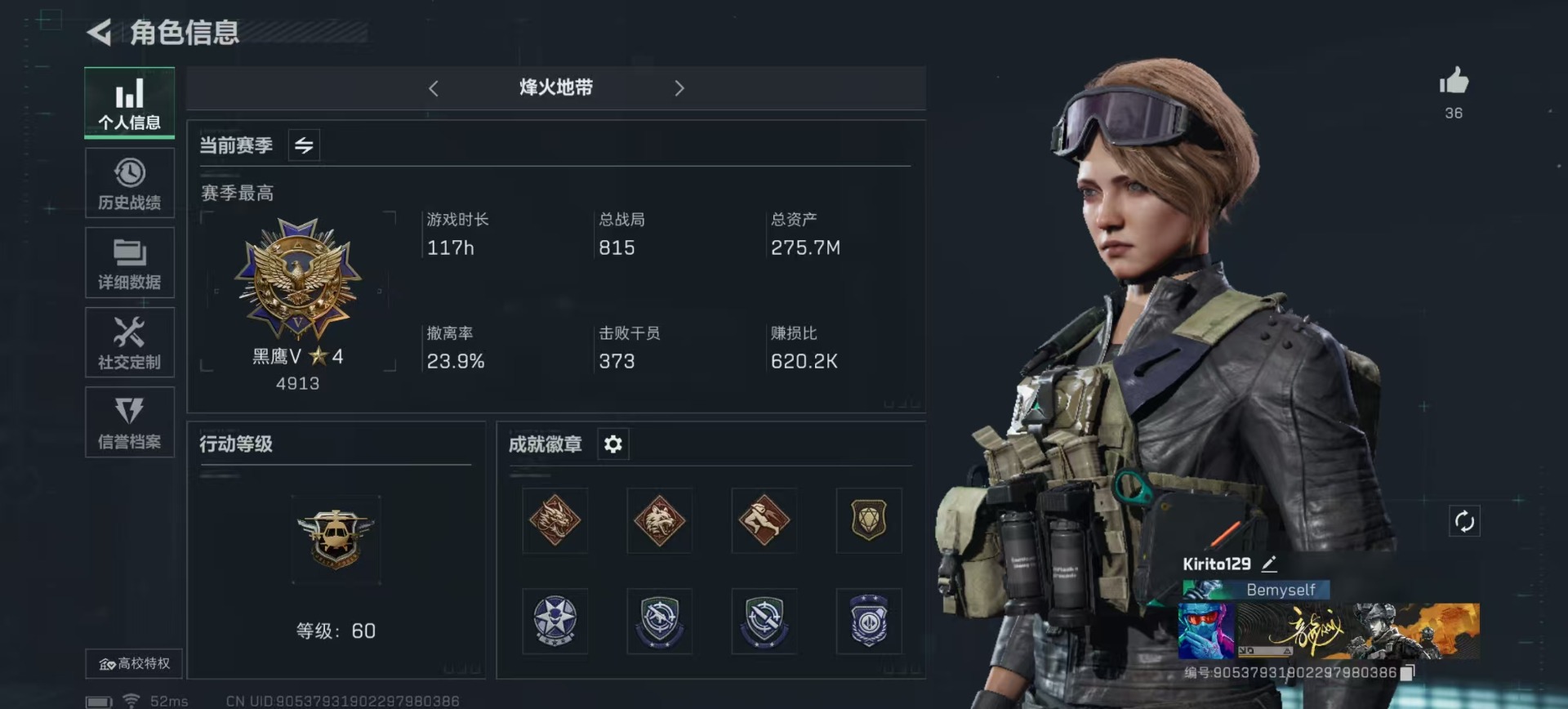Switch to previous mode with left arrow
Screen dimensions: 1568x709
pyautogui.click(x=434, y=88)
